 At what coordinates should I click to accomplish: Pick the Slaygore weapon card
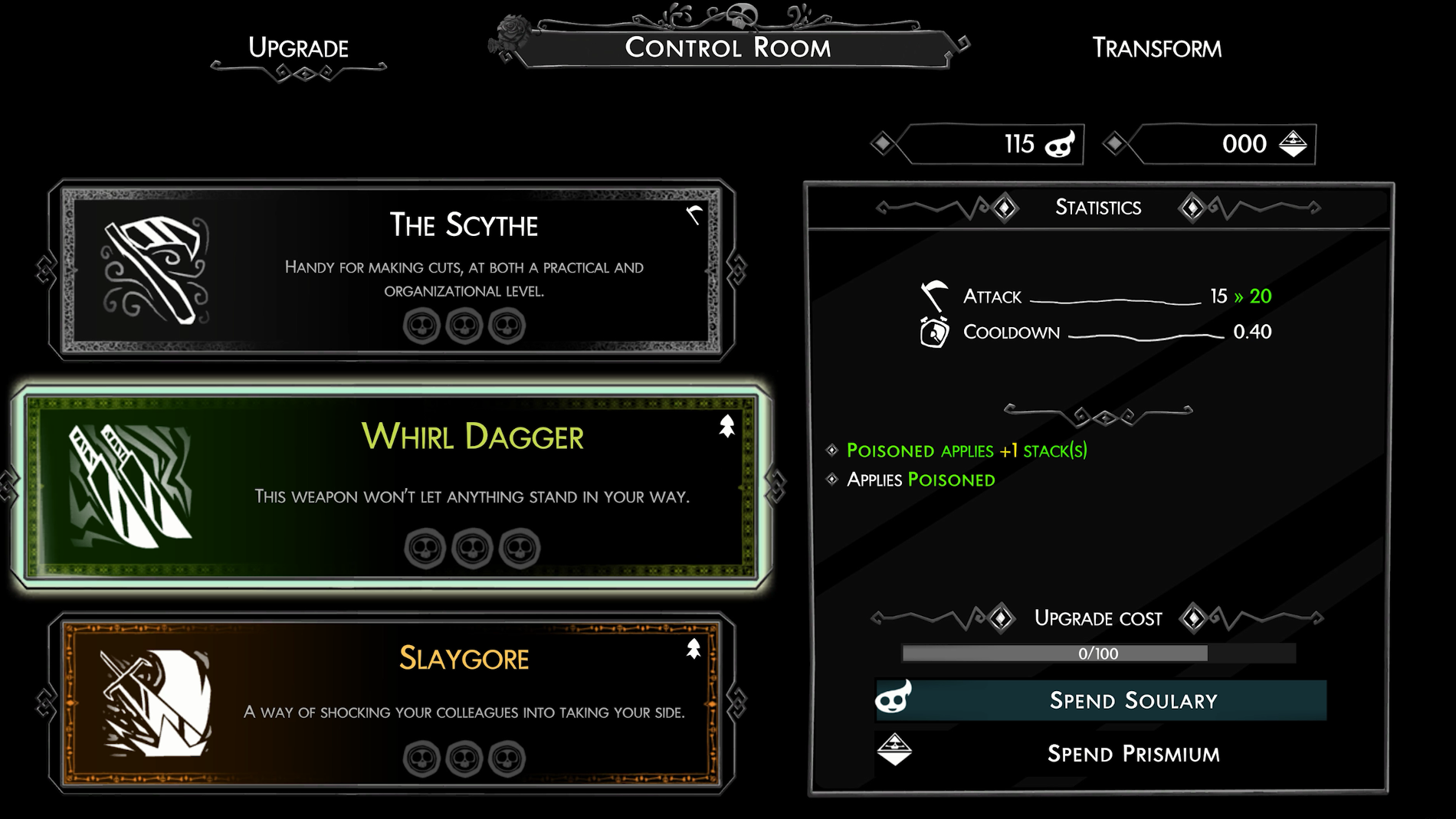coord(391,703)
